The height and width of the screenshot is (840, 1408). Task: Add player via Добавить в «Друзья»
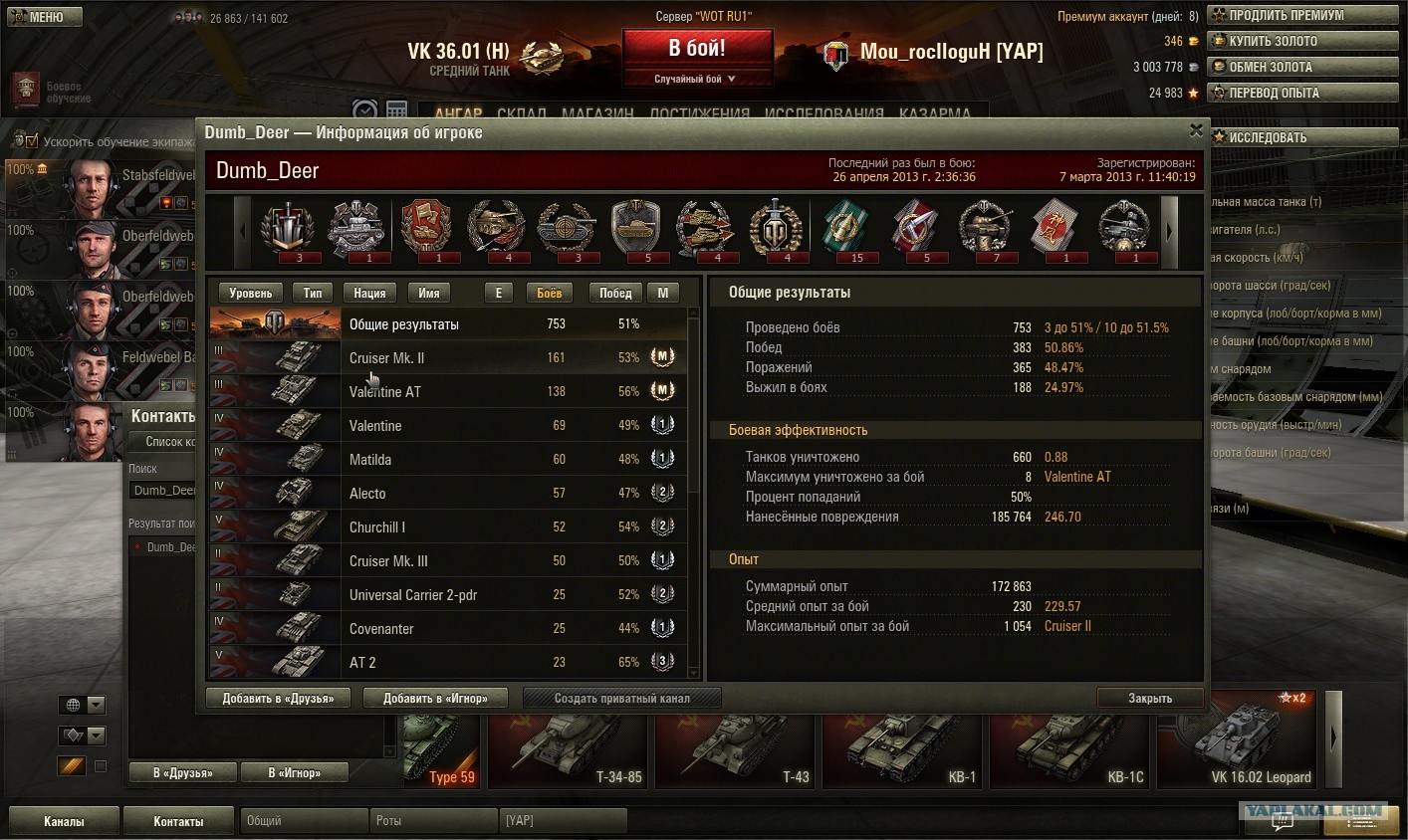pos(278,698)
